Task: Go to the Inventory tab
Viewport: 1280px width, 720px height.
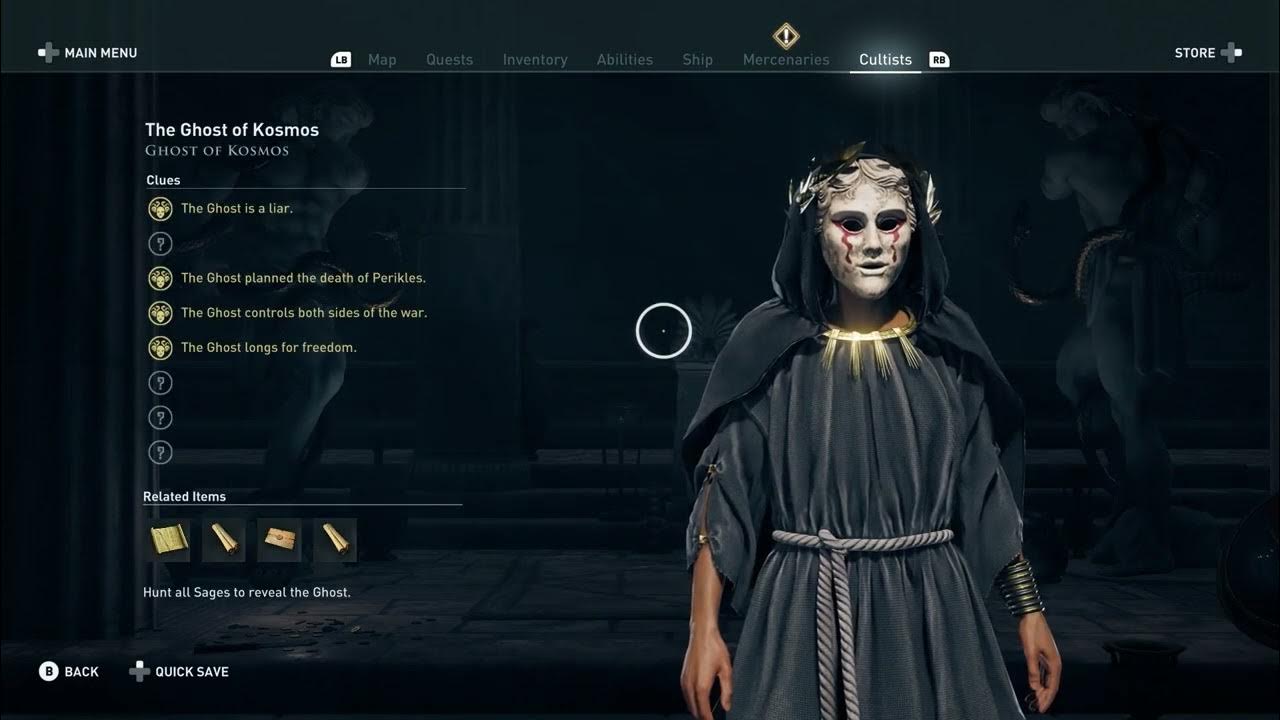Action: pos(535,60)
